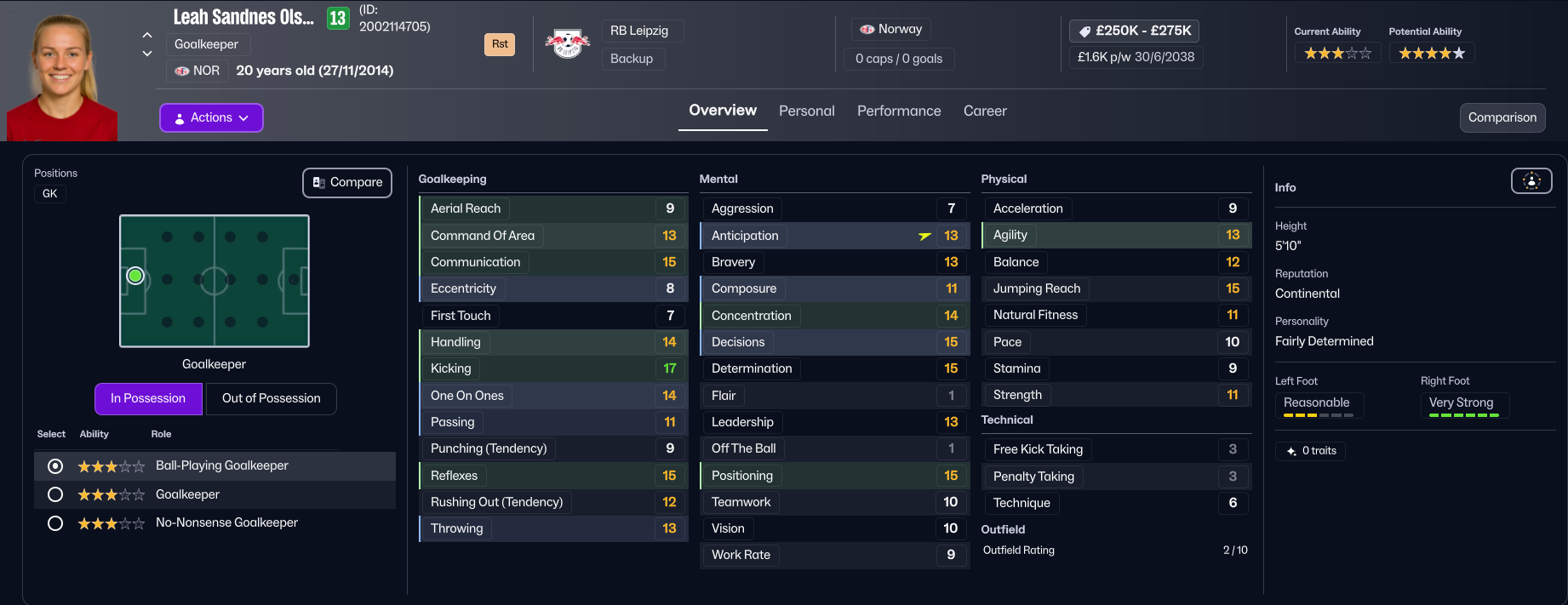Pick the No-Nonsense Goalkeeper role

[x=56, y=523]
